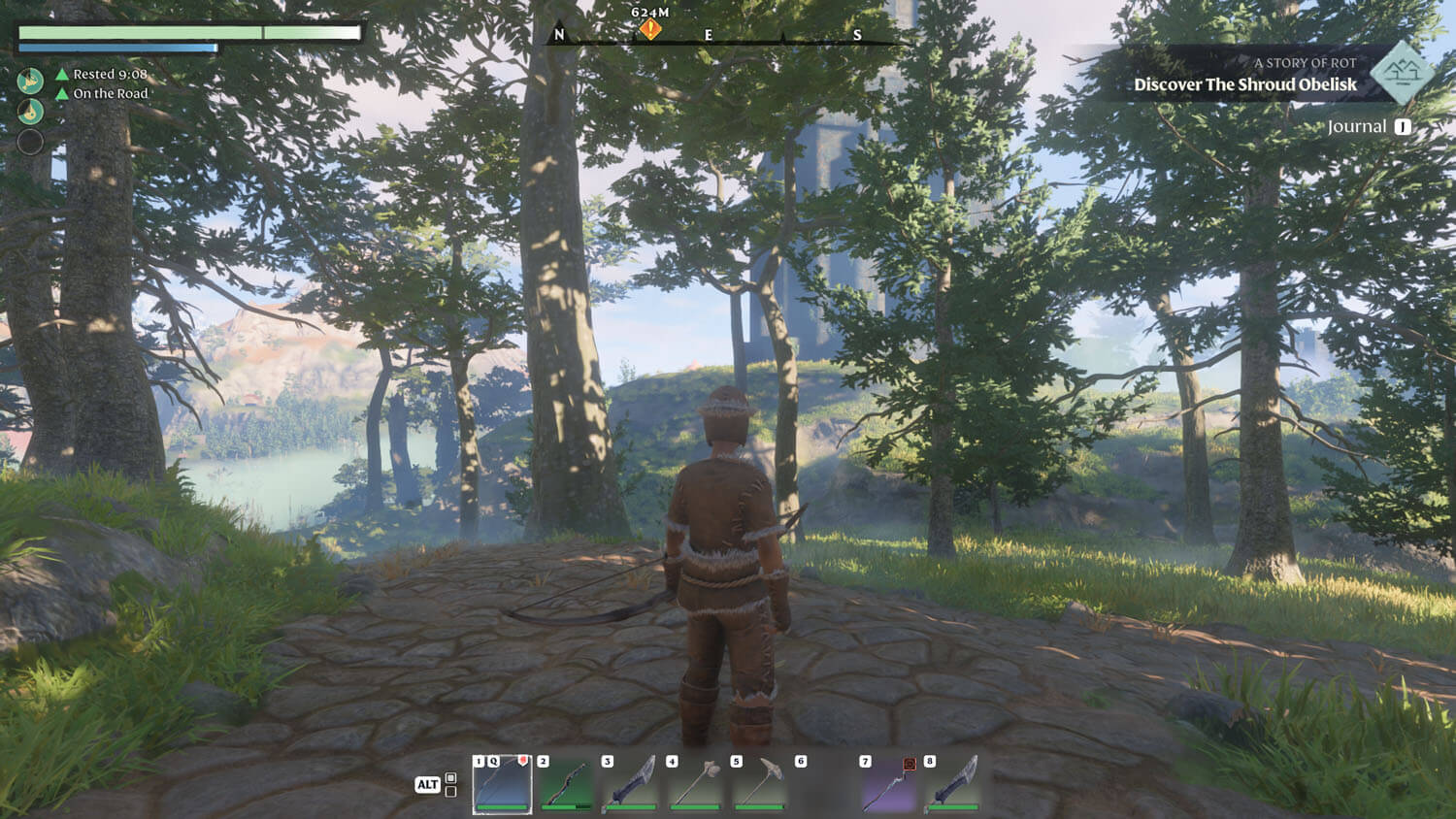The height and width of the screenshot is (819, 1456).
Task: Click the Journal label under the quest
Action: (x=1356, y=127)
